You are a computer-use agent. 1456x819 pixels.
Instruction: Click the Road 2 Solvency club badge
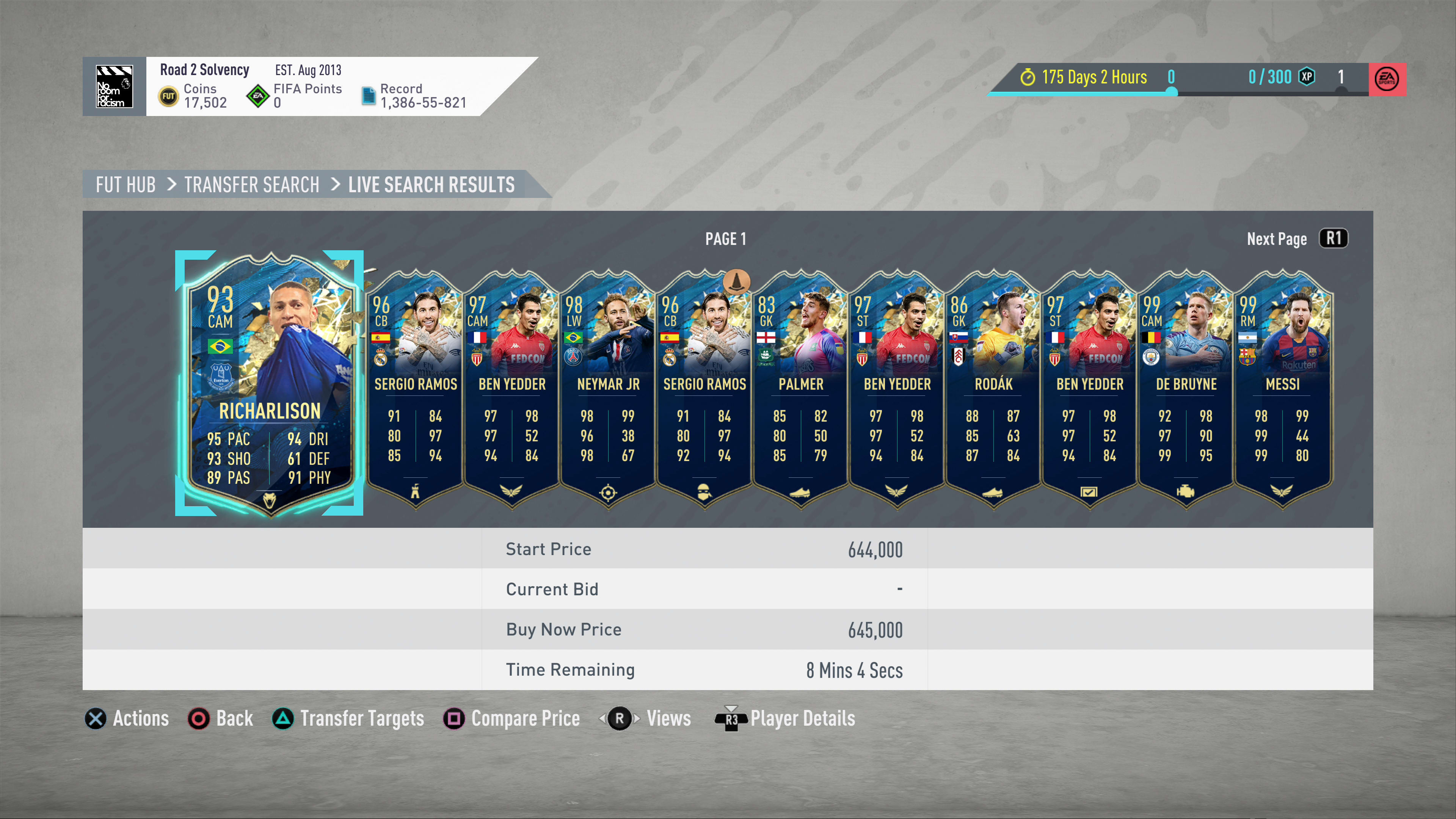114,86
